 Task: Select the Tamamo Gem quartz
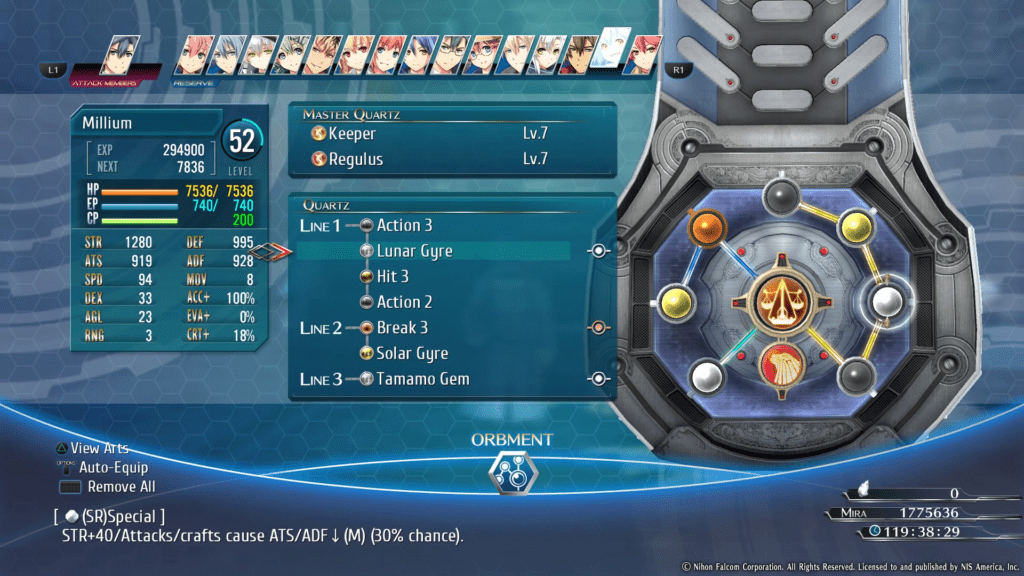422,379
